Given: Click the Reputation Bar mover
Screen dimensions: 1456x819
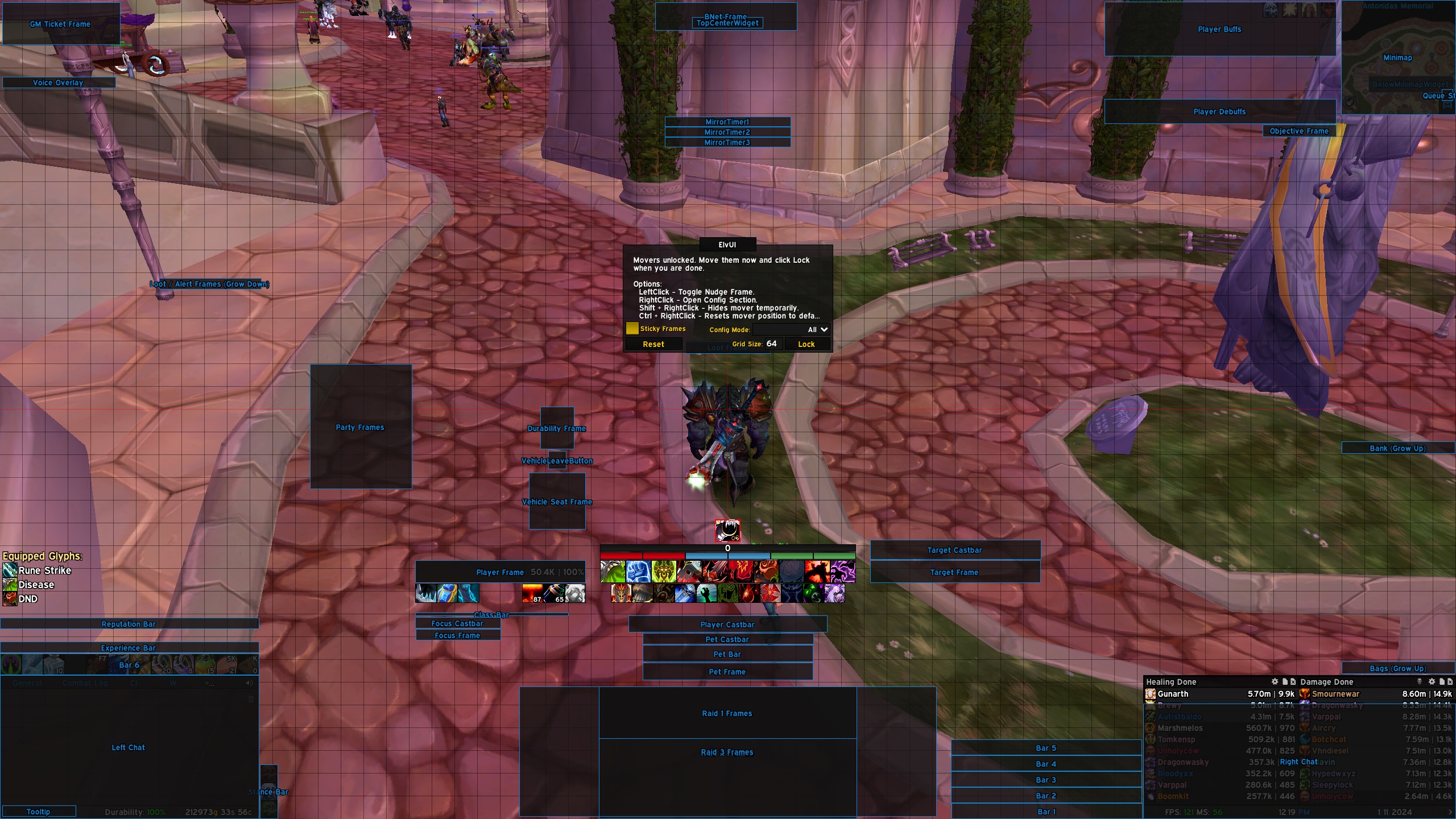Looking at the screenshot, I should [x=129, y=624].
